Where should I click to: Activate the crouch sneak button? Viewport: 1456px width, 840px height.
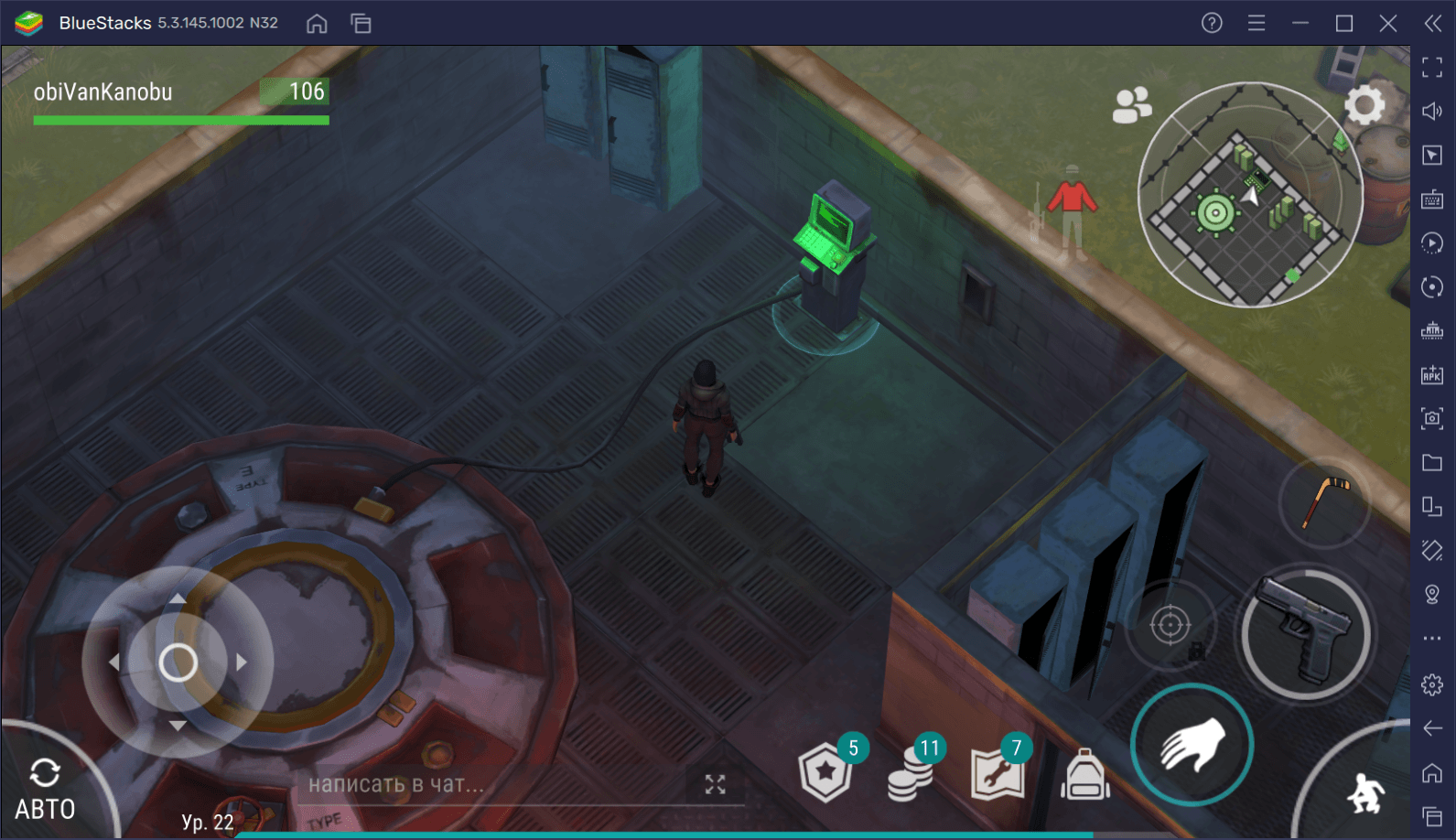[1365, 792]
